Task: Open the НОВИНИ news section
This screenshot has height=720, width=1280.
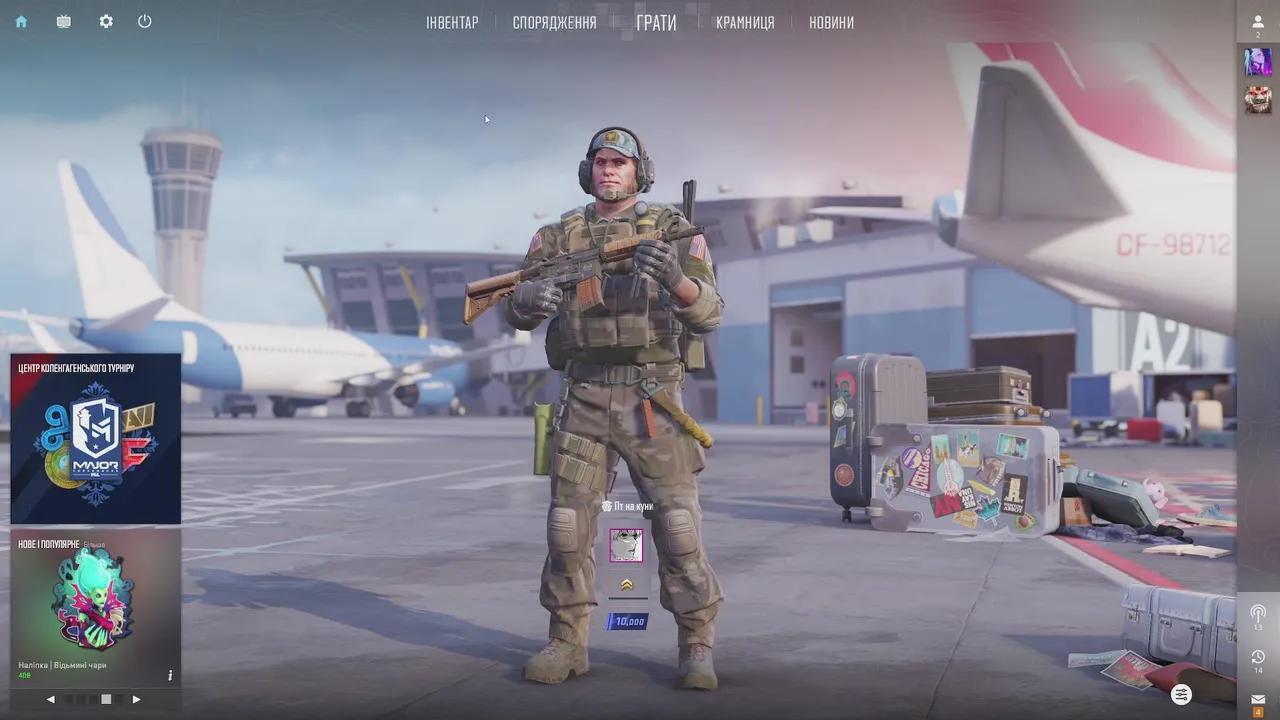Action: point(829,21)
